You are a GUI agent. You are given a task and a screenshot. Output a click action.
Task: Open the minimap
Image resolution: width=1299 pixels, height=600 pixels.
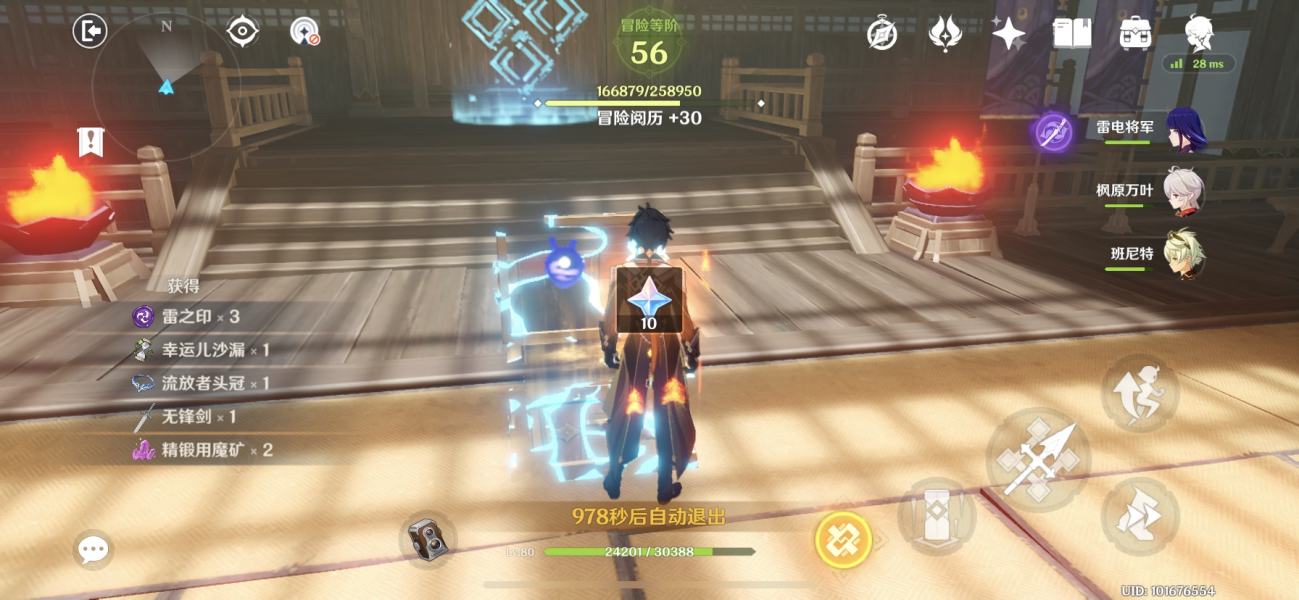point(166,85)
